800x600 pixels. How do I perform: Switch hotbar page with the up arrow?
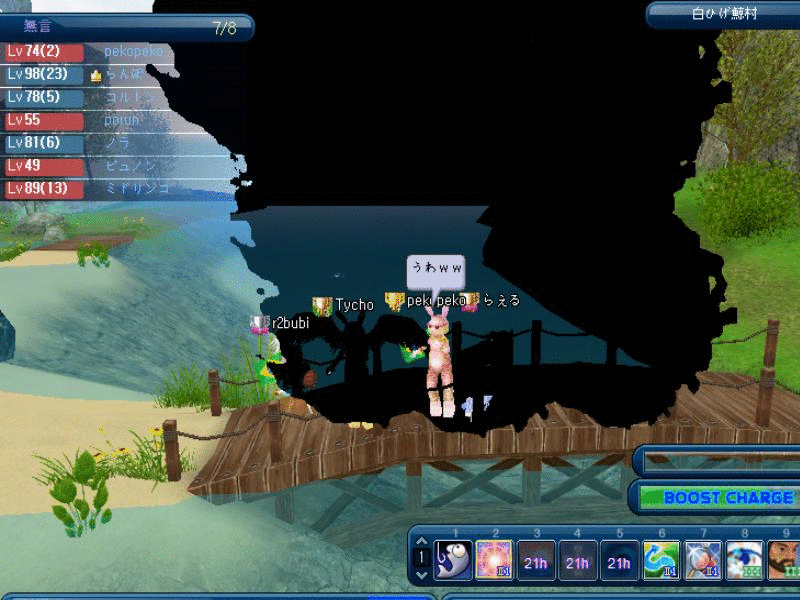pyautogui.click(x=421, y=543)
